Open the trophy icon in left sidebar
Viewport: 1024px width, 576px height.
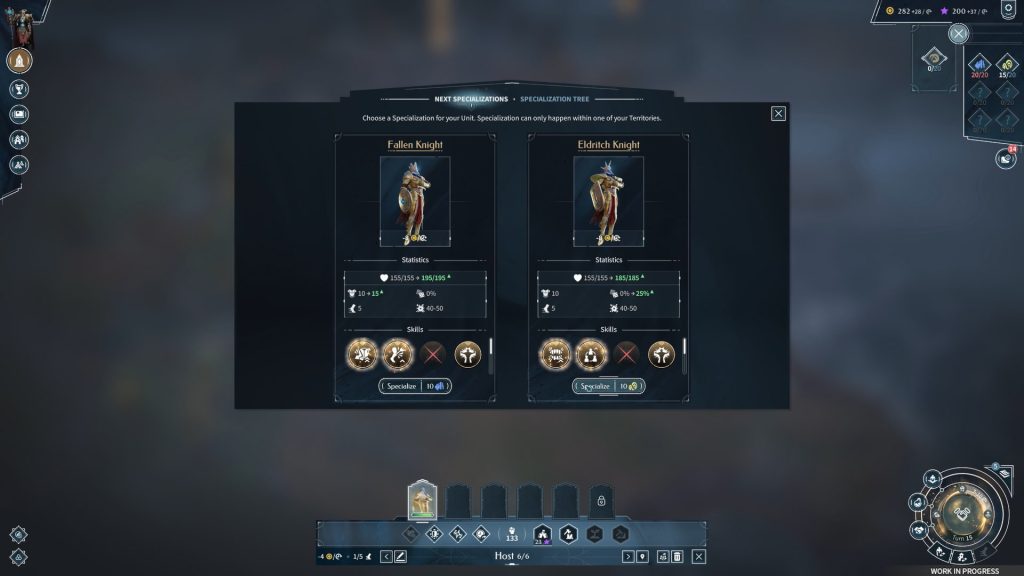(19, 89)
